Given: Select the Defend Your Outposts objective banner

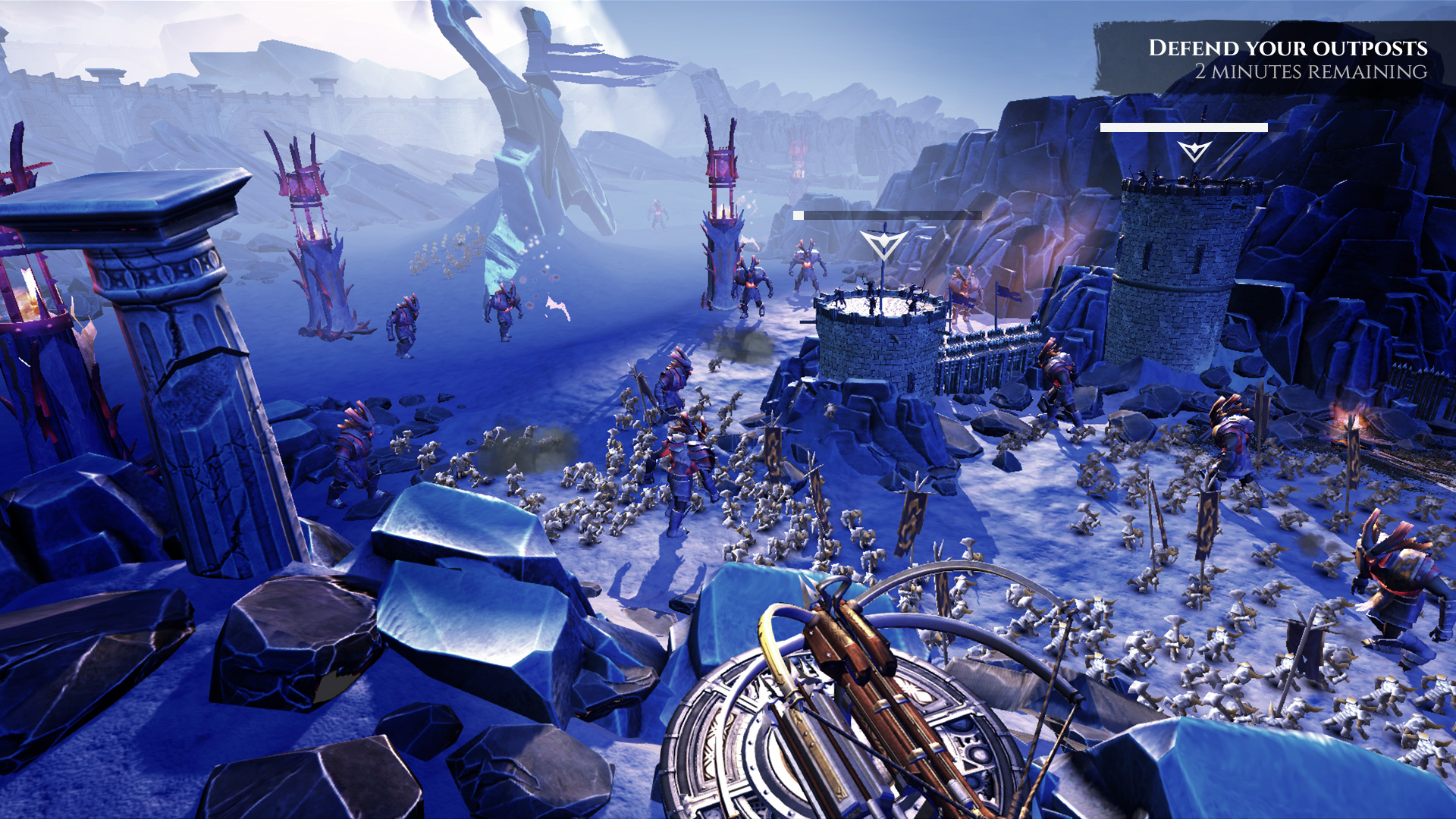Looking at the screenshot, I should [1287, 59].
